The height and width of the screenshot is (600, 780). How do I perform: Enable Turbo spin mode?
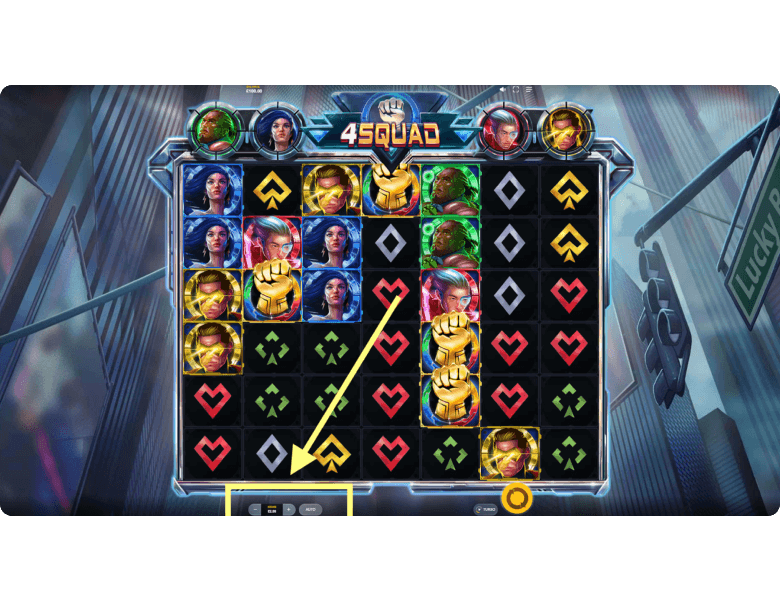pos(485,509)
